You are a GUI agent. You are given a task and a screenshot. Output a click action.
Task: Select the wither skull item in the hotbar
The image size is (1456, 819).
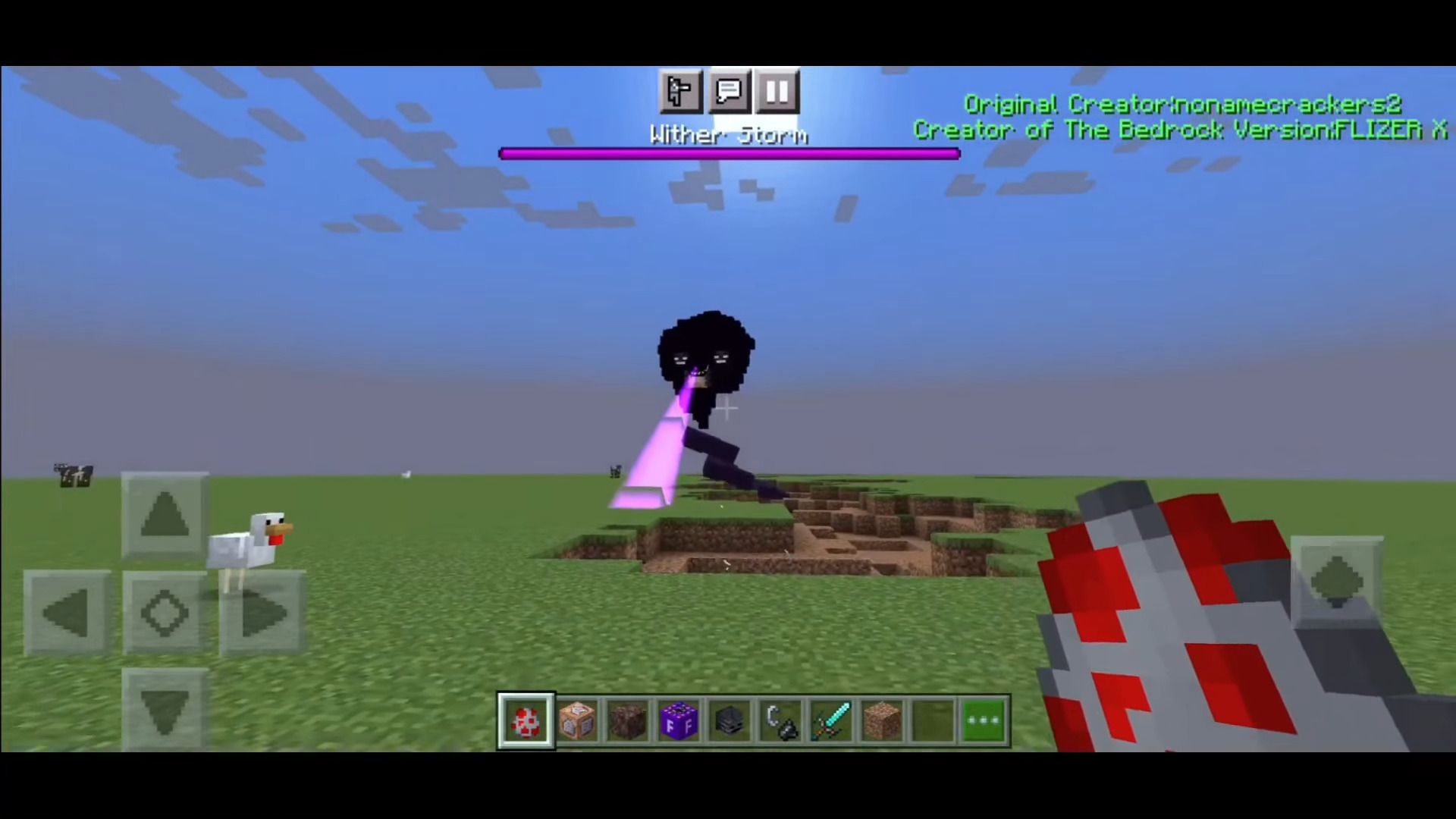[x=730, y=720]
